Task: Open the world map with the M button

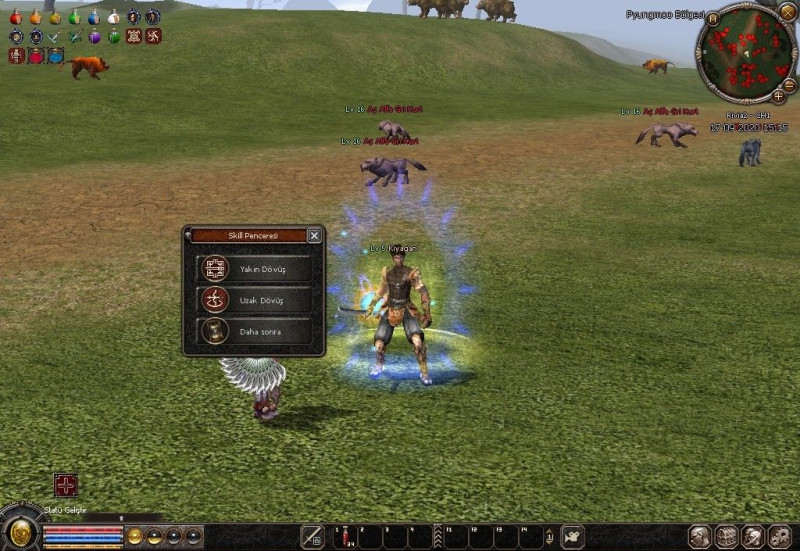Action: coord(713,18)
